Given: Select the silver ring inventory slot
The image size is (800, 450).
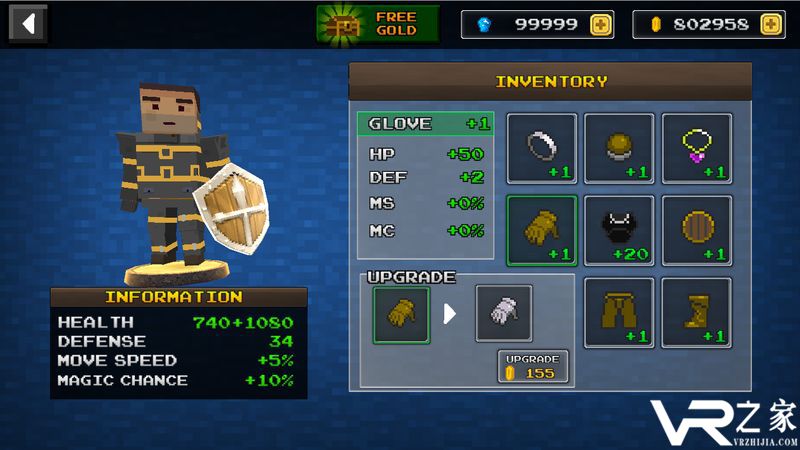Looking at the screenshot, I should click(x=541, y=148).
